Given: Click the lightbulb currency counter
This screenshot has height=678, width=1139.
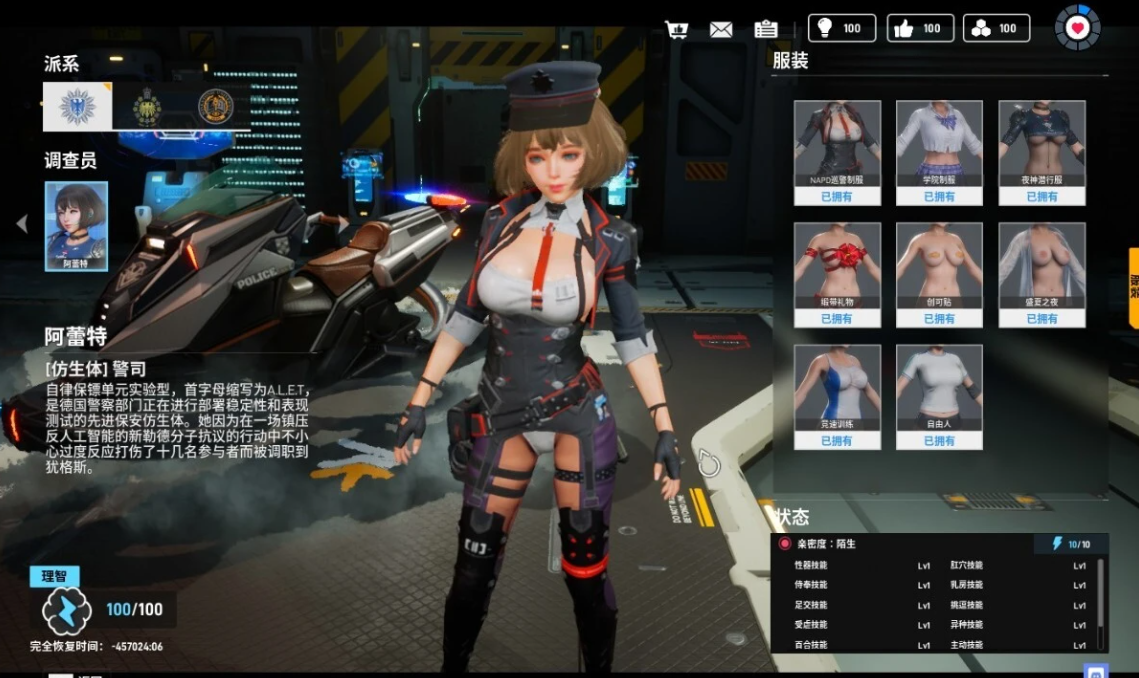Looking at the screenshot, I should (841, 28).
